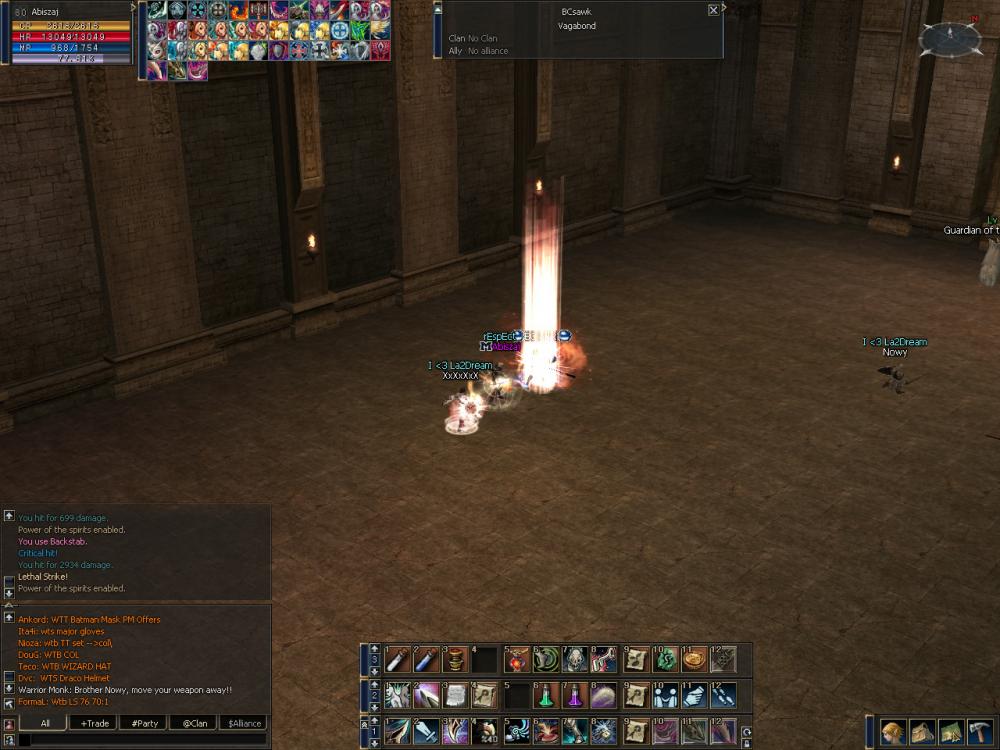The image size is (1000, 750).
Task: Open the world map icon
Action: pyautogui.click(x=951, y=732)
